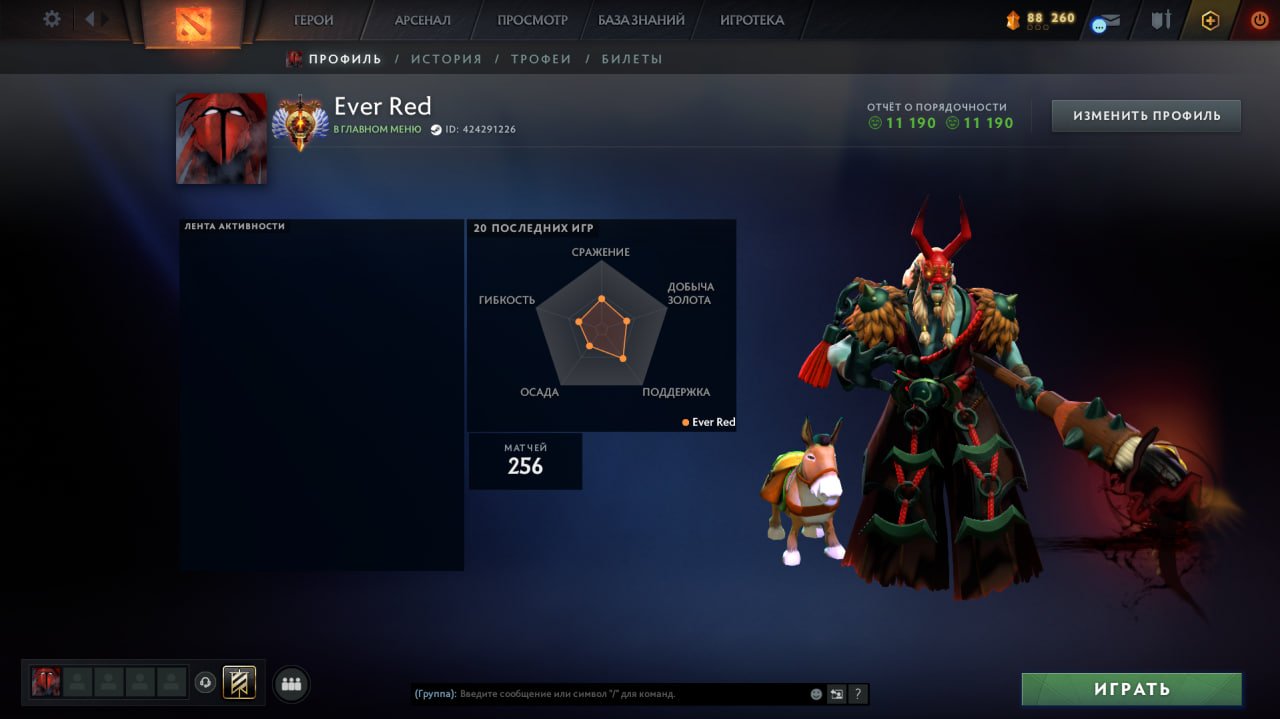
Task: Select the Ever Red profile avatar image
Action: pyautogui.click(x=221, y=138)
